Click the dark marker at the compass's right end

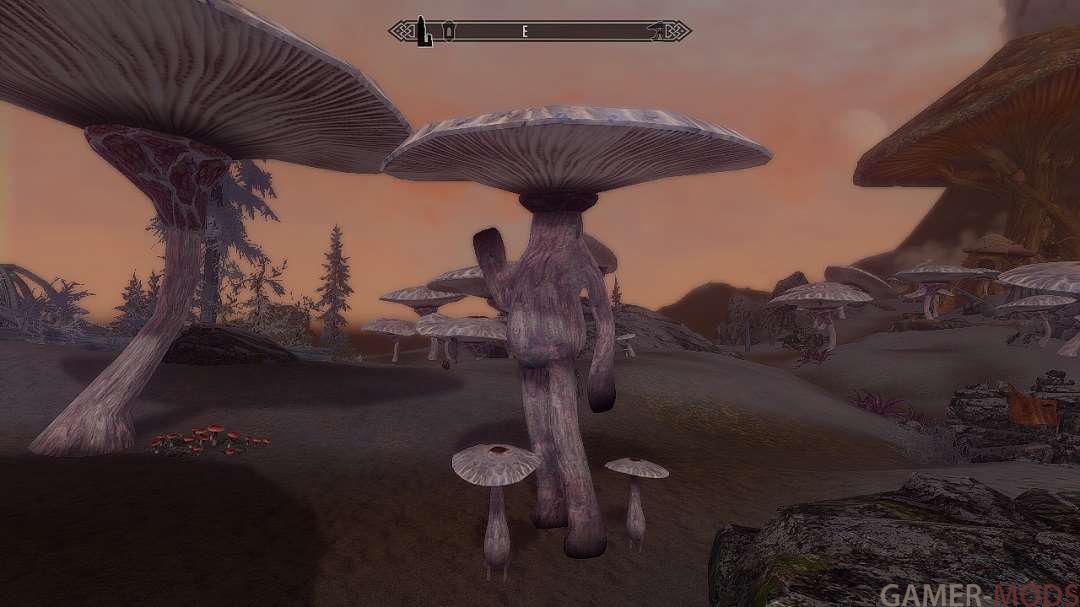[x=657, y=31]
